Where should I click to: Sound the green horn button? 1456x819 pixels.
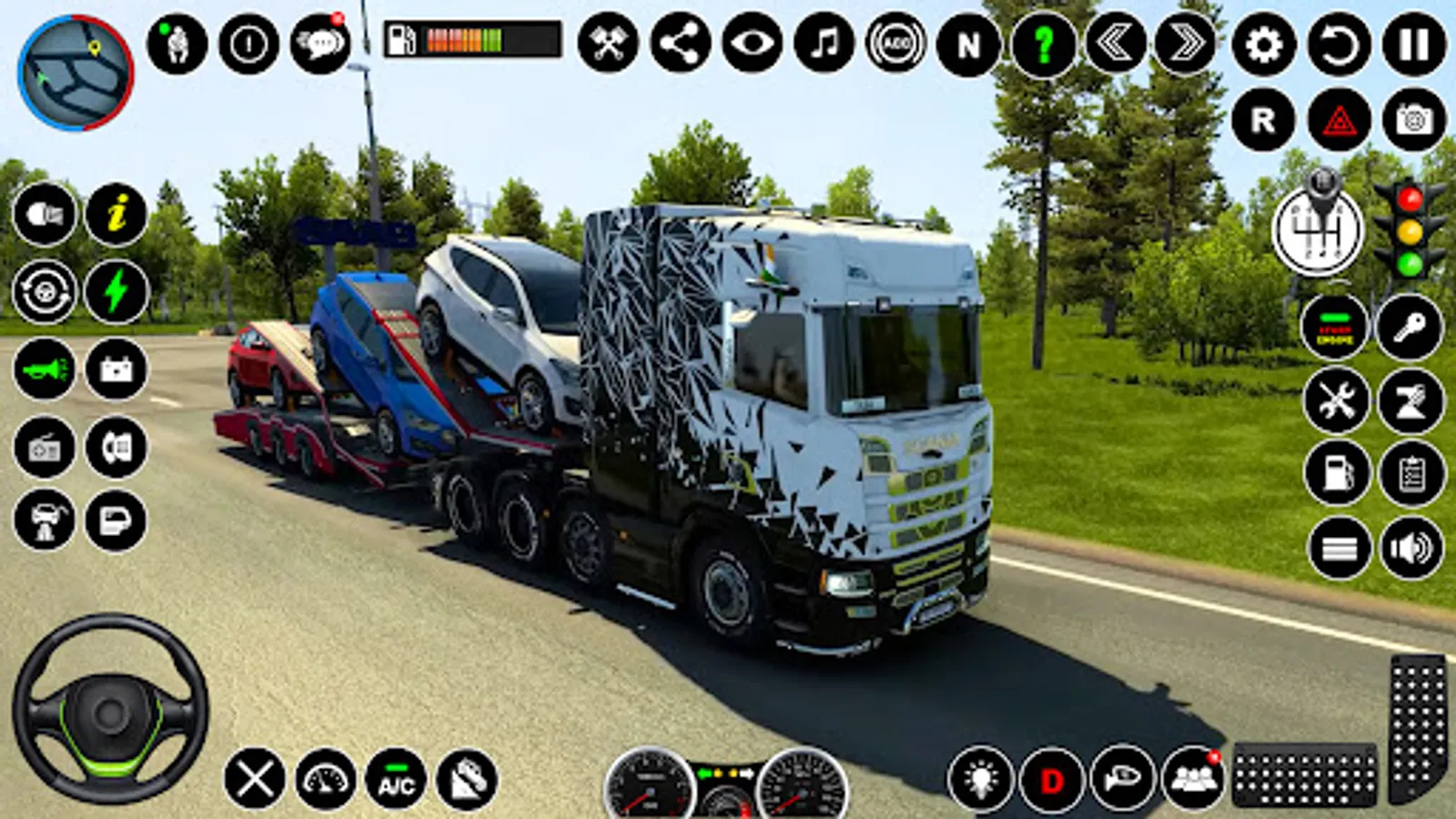[x=45, y=369]
